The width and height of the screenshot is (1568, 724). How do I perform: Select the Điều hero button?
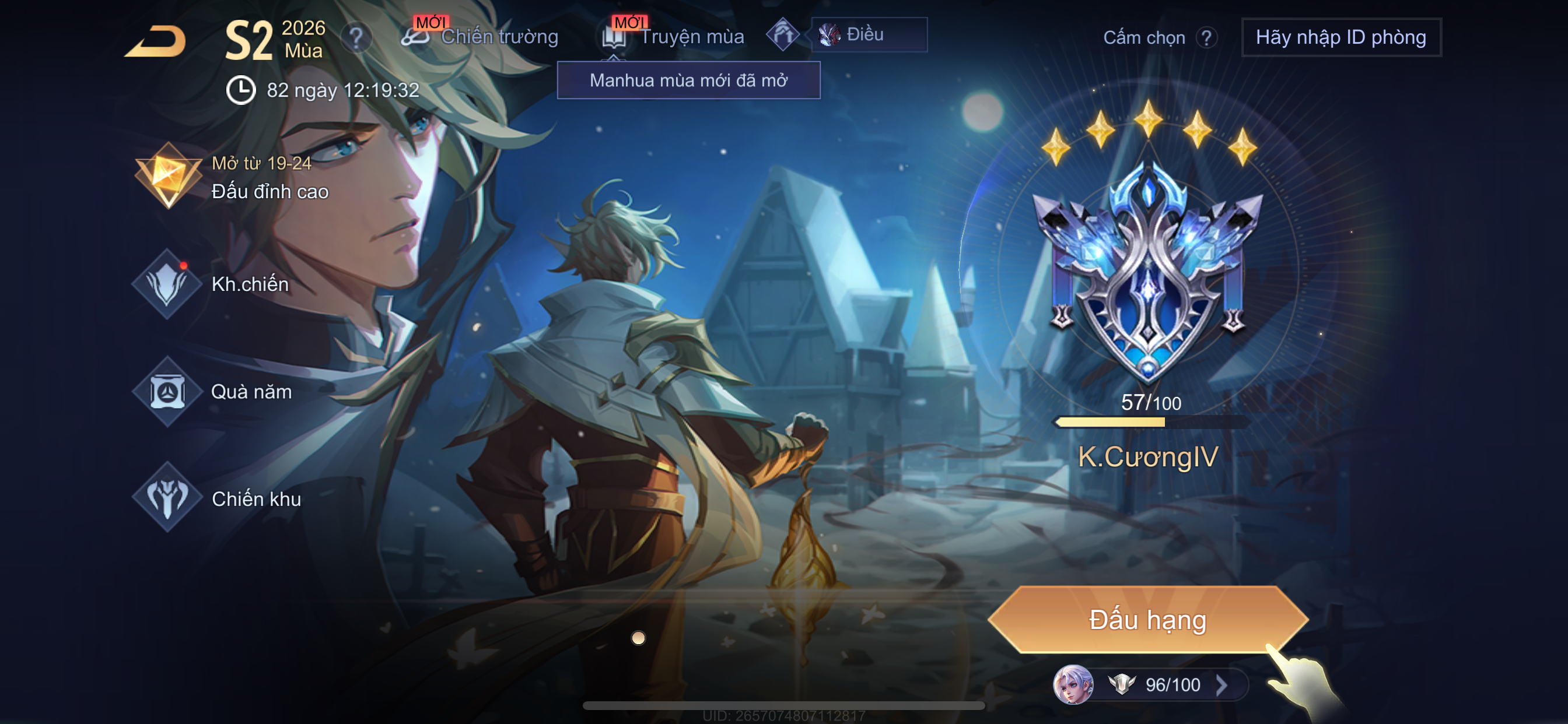(x=868, y=34)
